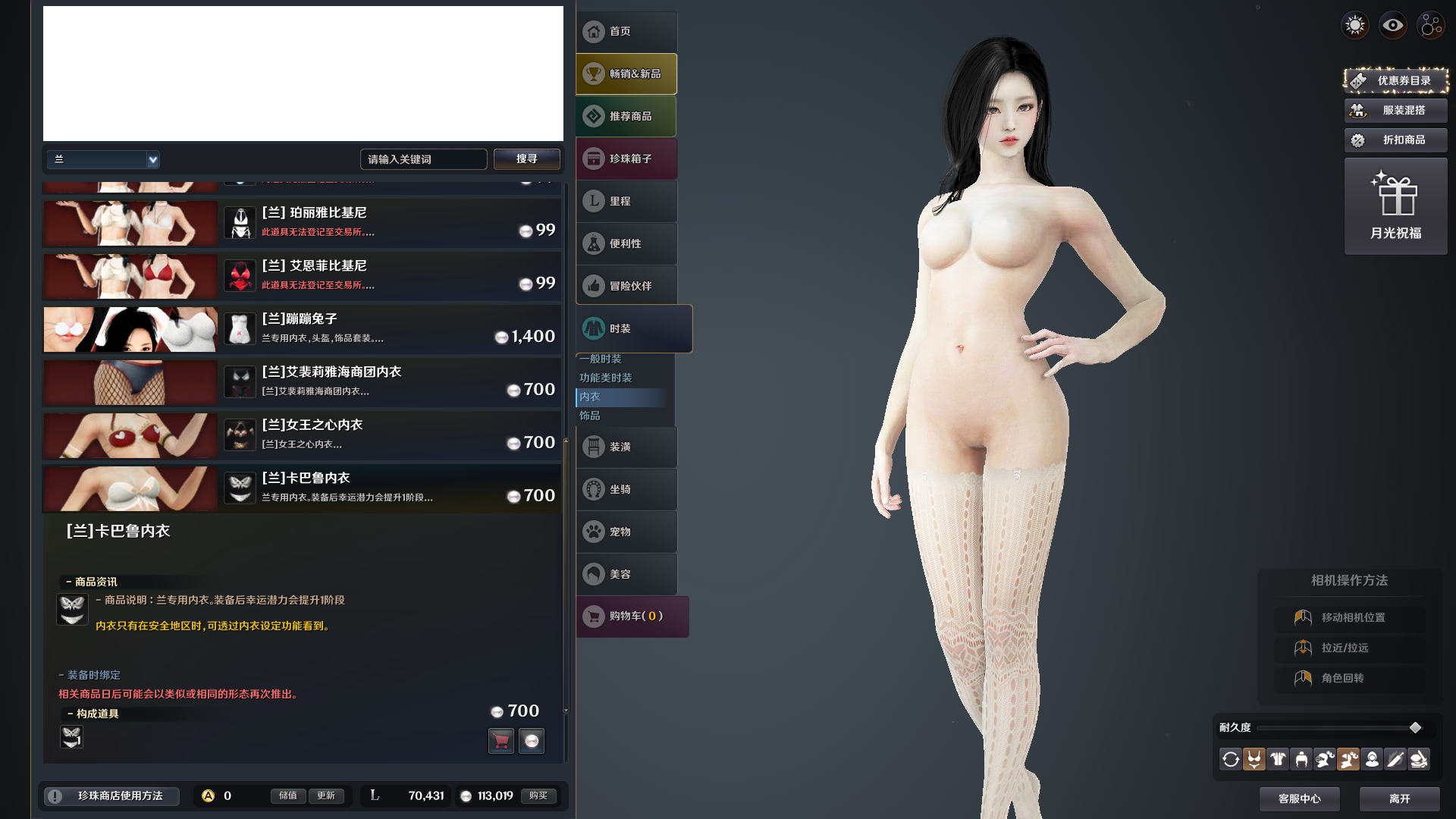Toggle the underwear preview icon below durability slider
The height and width of the screenshot is (819, 1456).
click(x=1254, y=759)
